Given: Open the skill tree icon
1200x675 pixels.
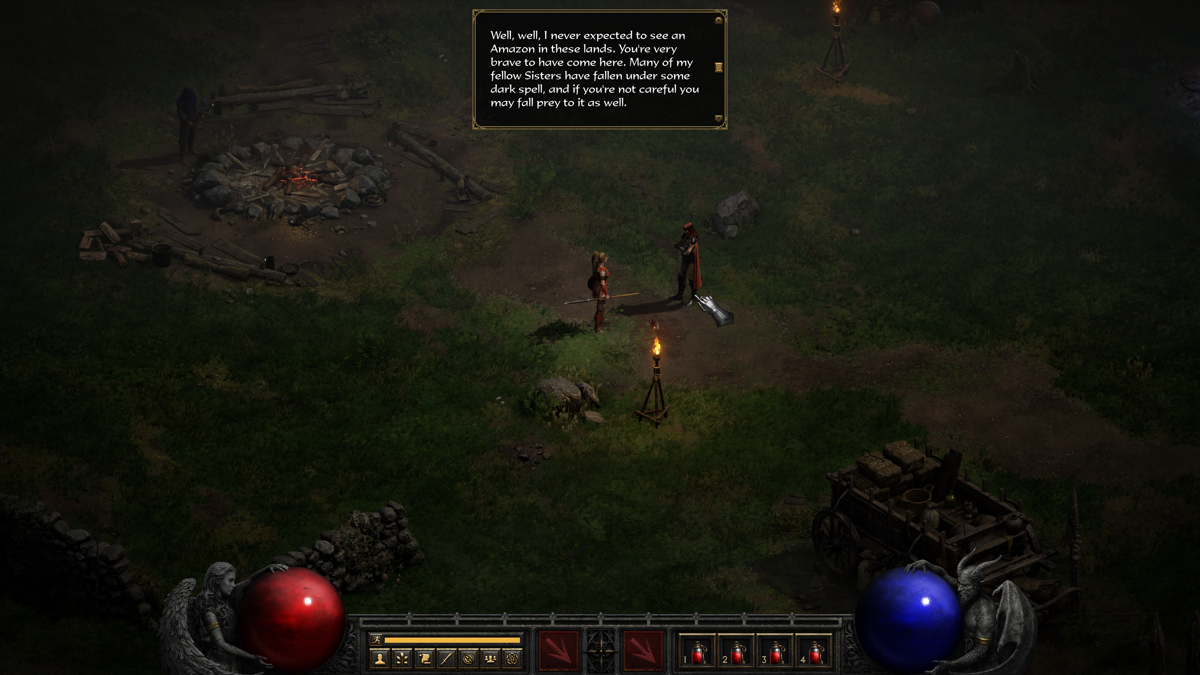Looking at the screenshot, I should click(401, 658).
